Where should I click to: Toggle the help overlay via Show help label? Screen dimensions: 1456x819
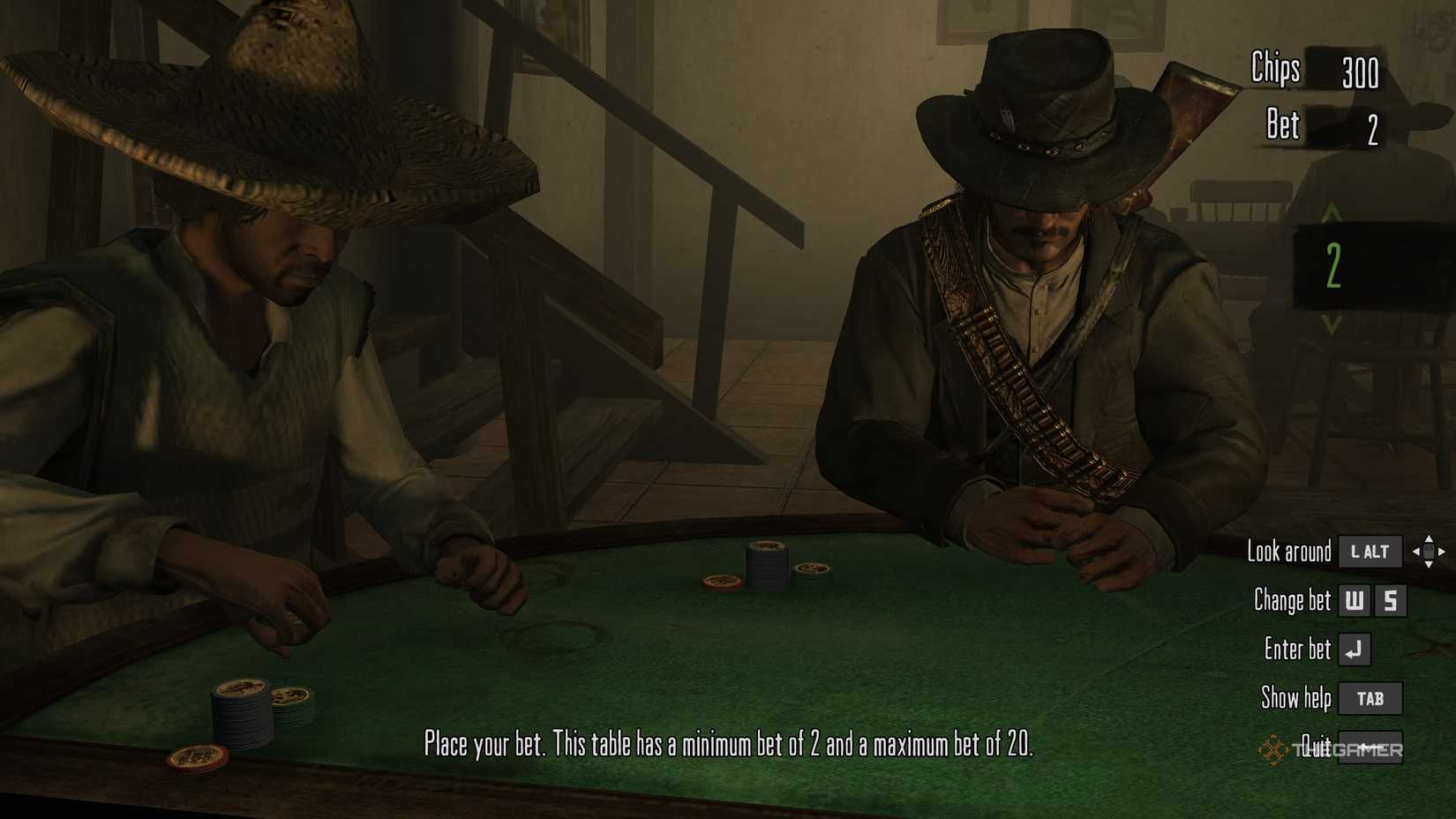click(x=1296, y=697)
